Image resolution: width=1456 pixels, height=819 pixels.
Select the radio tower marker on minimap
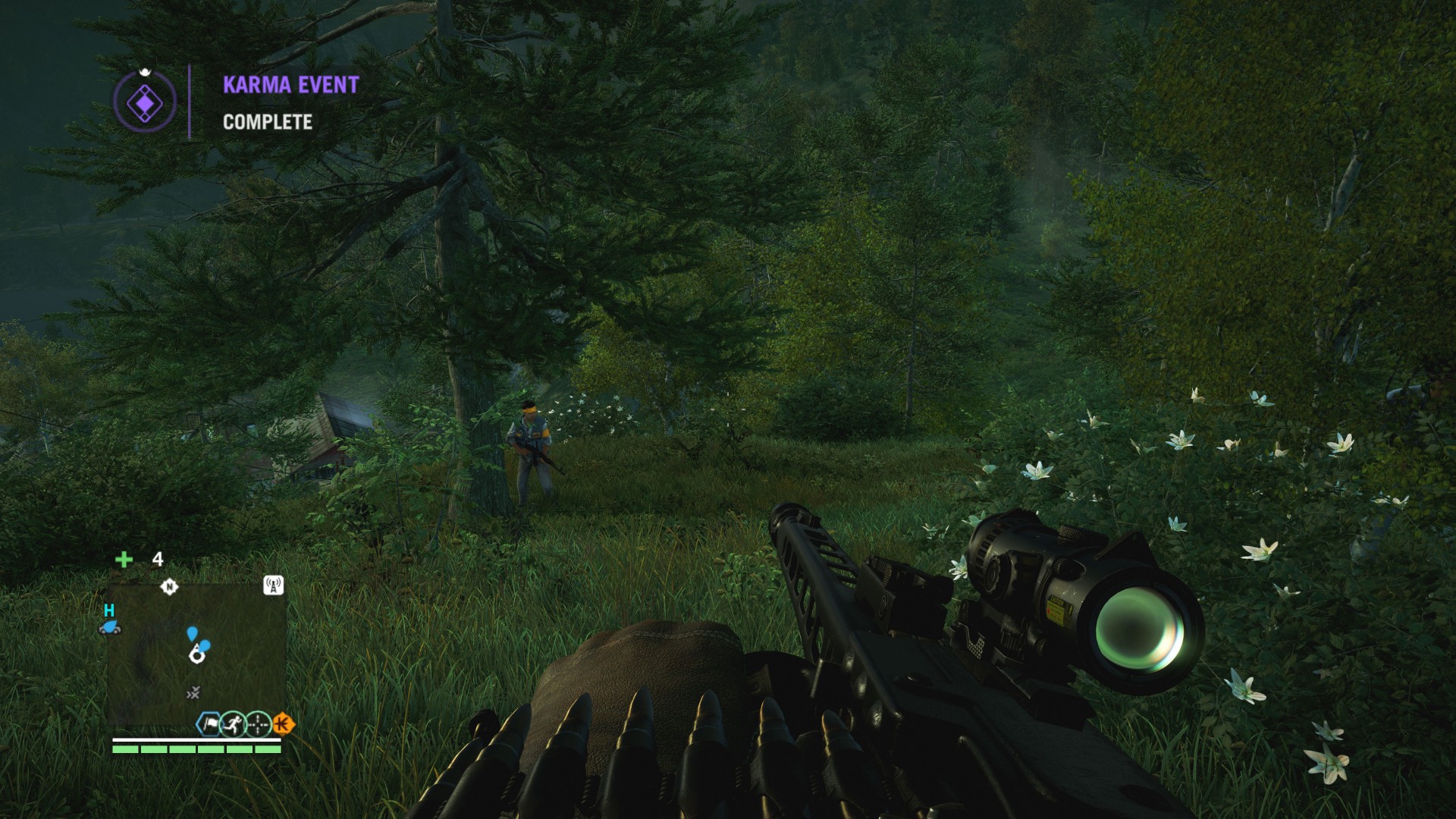[273, 585]
